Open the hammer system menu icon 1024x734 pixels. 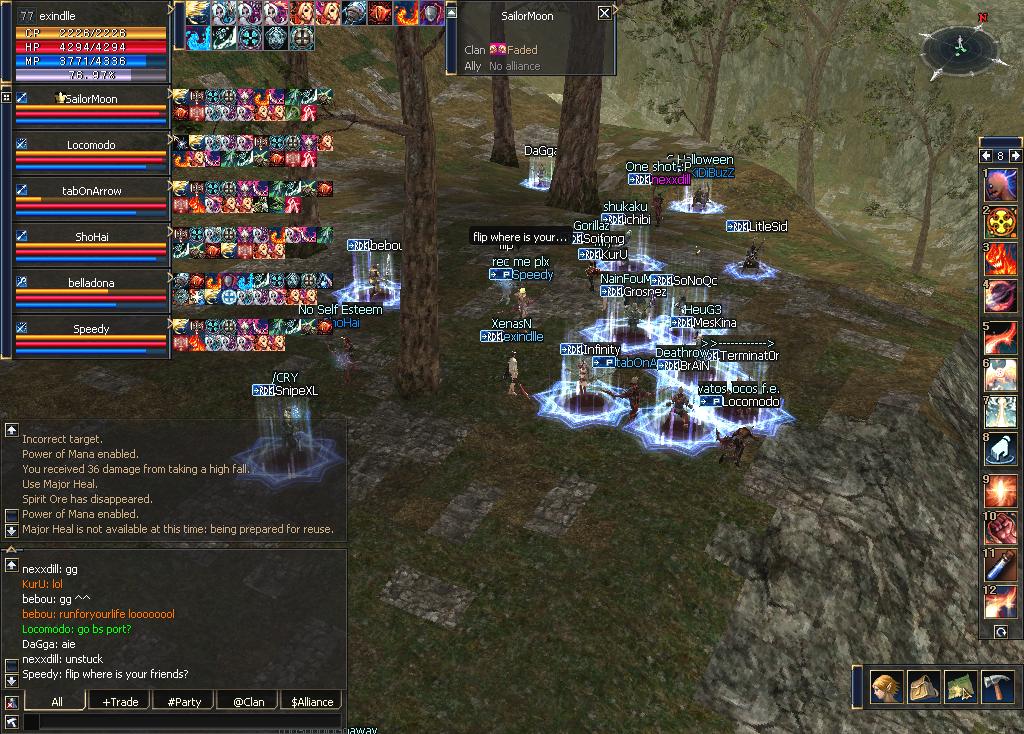pos(997,687)
